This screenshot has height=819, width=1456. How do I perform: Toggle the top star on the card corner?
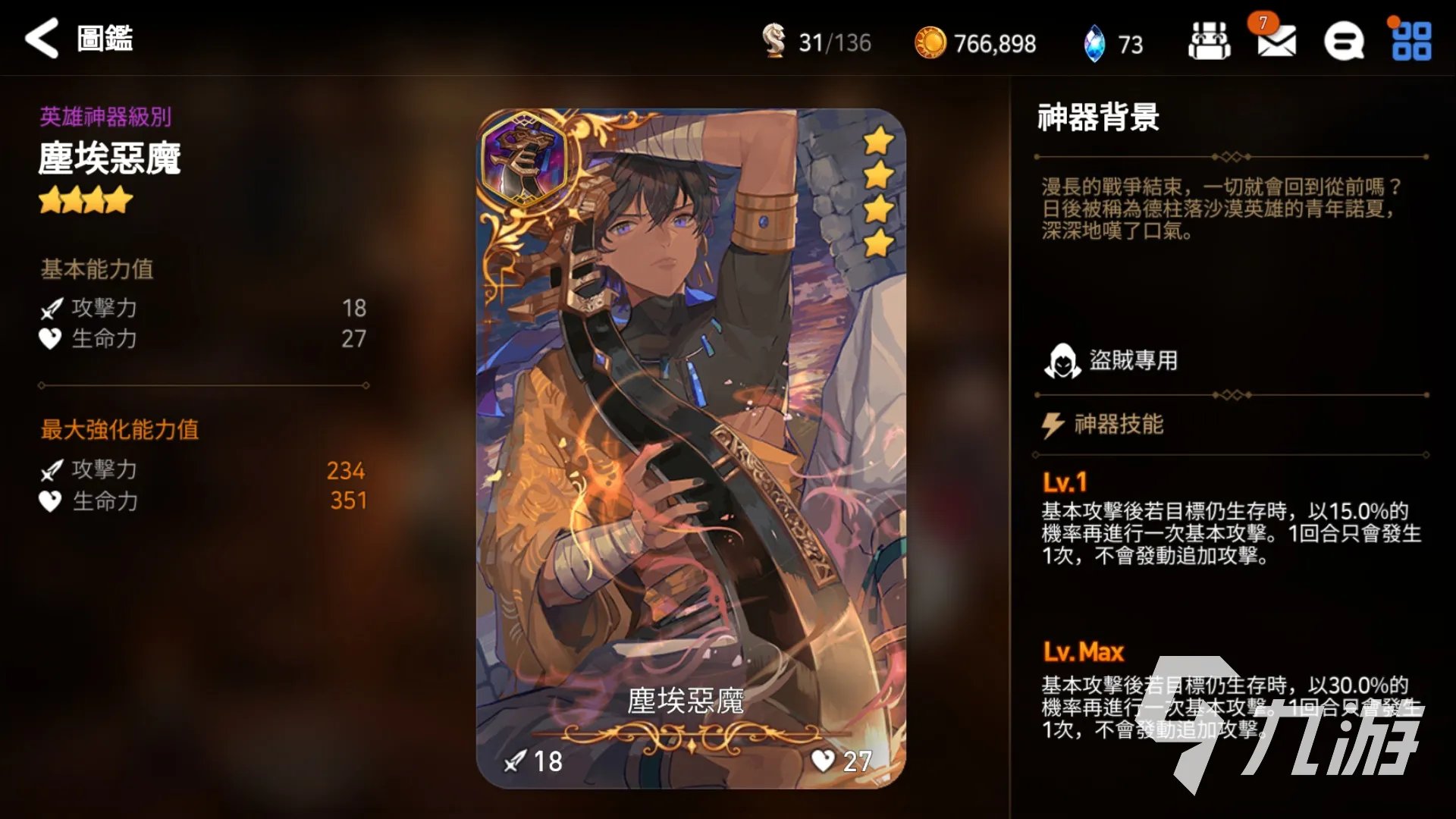coord(877,140)
